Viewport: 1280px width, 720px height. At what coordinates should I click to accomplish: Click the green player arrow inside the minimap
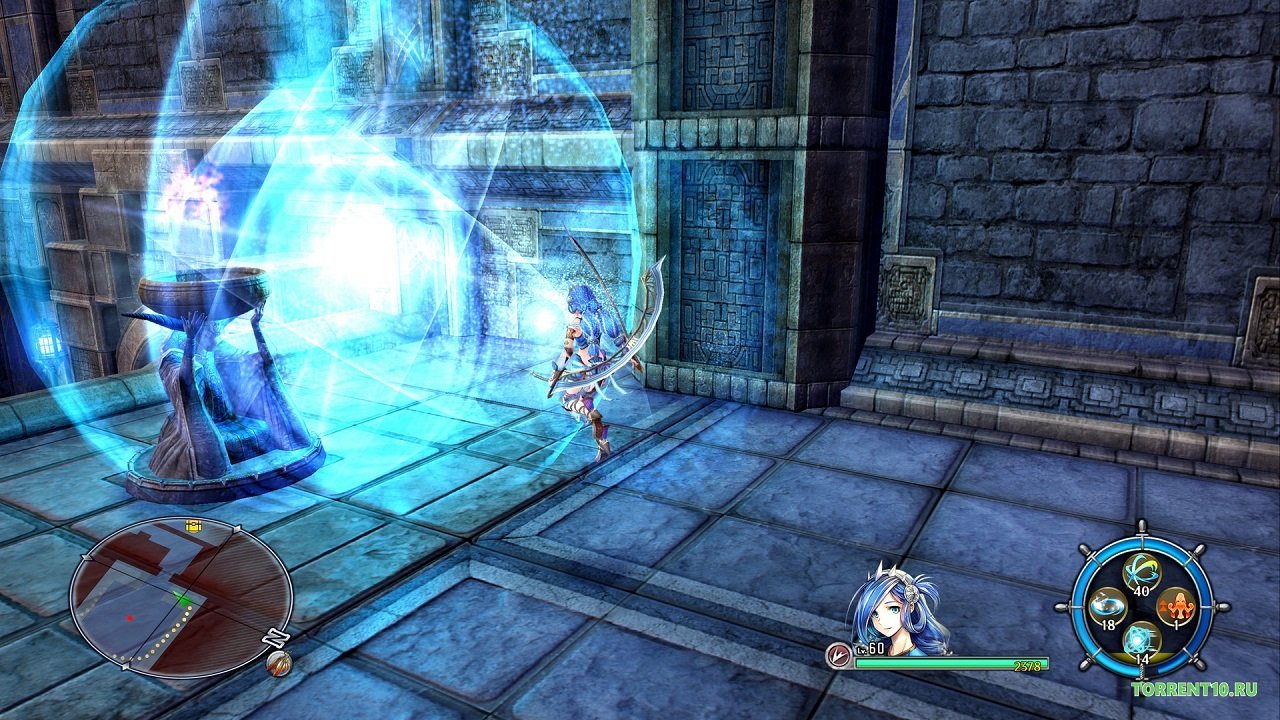pos(185,599)
